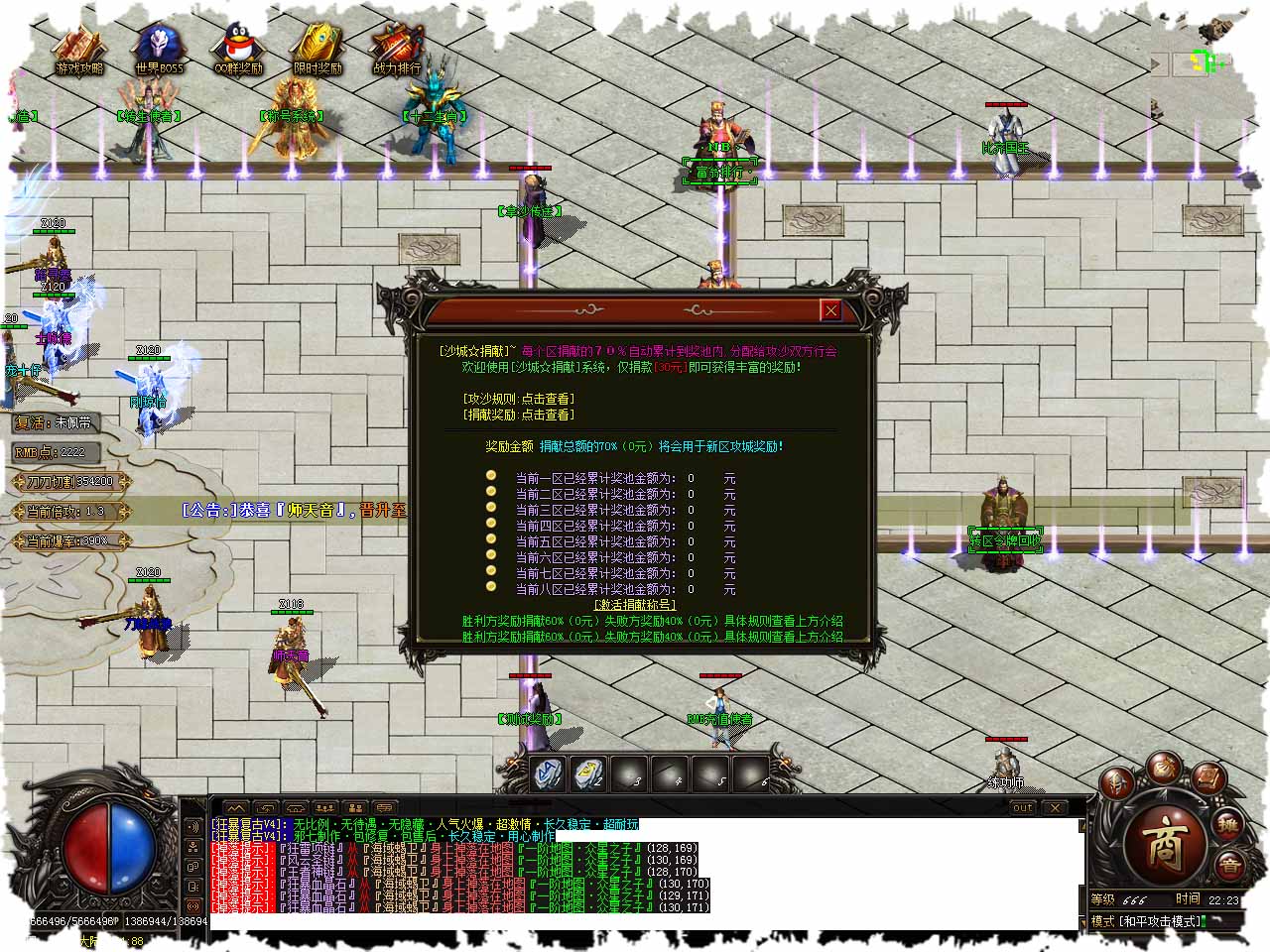Select the yellow rune stone in hotbar slot 2

[x=590, y=773]
